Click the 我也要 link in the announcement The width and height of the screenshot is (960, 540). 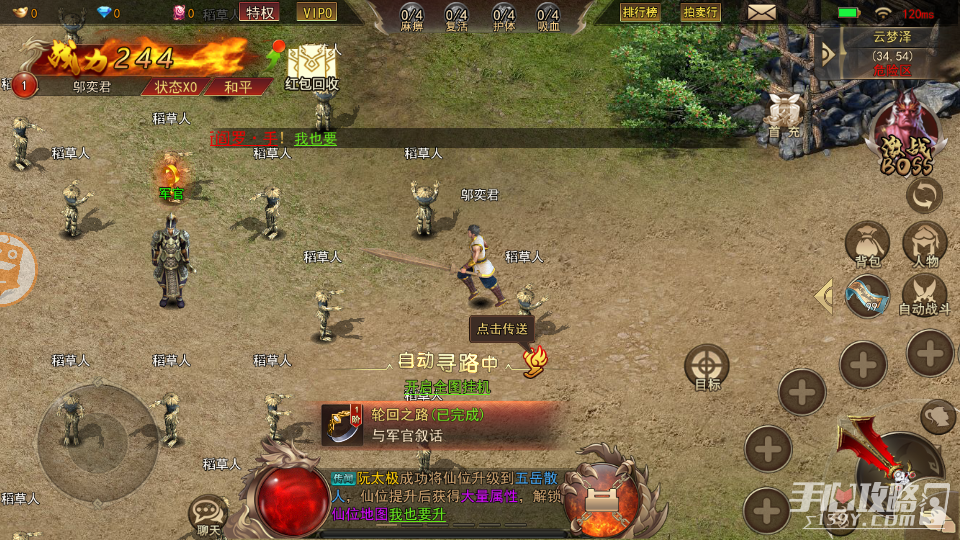pos(315,139)
